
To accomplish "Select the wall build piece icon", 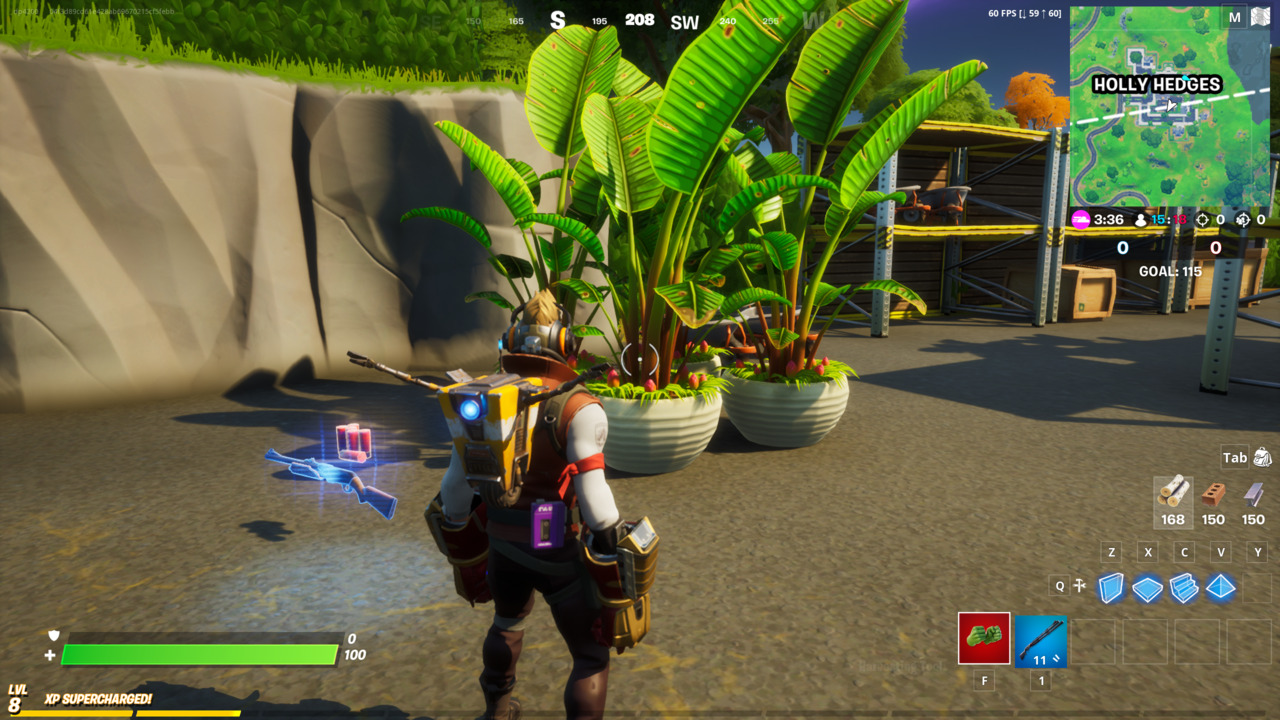I will pyautogui.click(x=1110, y=587).
